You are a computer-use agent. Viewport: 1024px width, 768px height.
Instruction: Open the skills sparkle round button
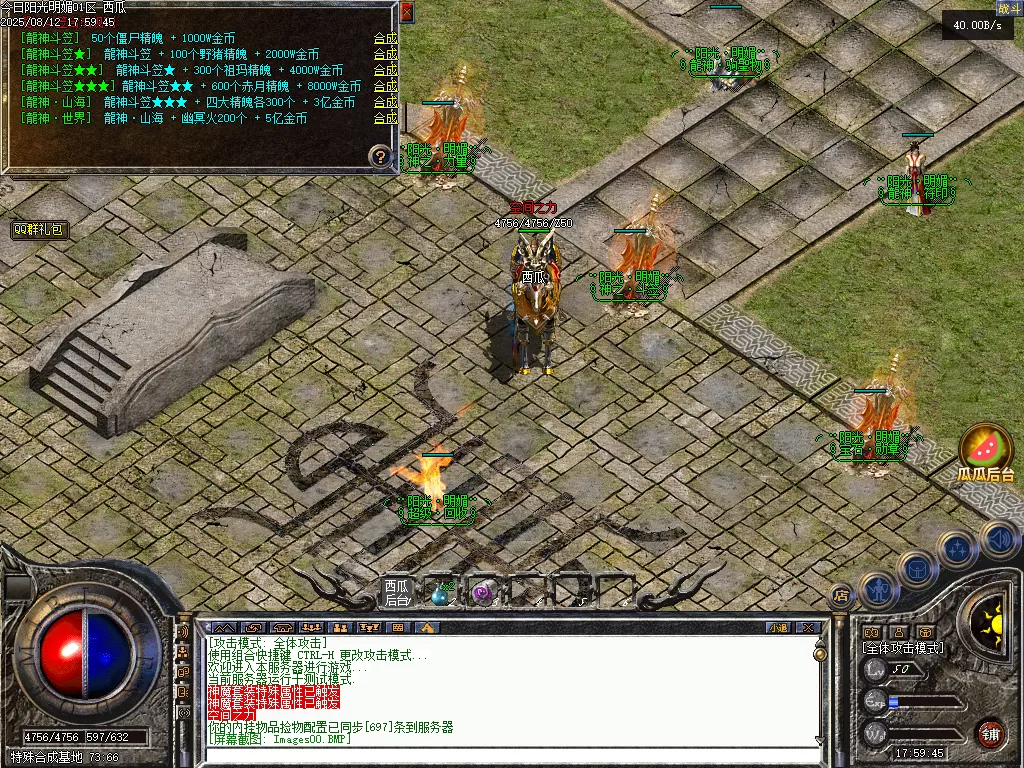[x=957, y=548]
